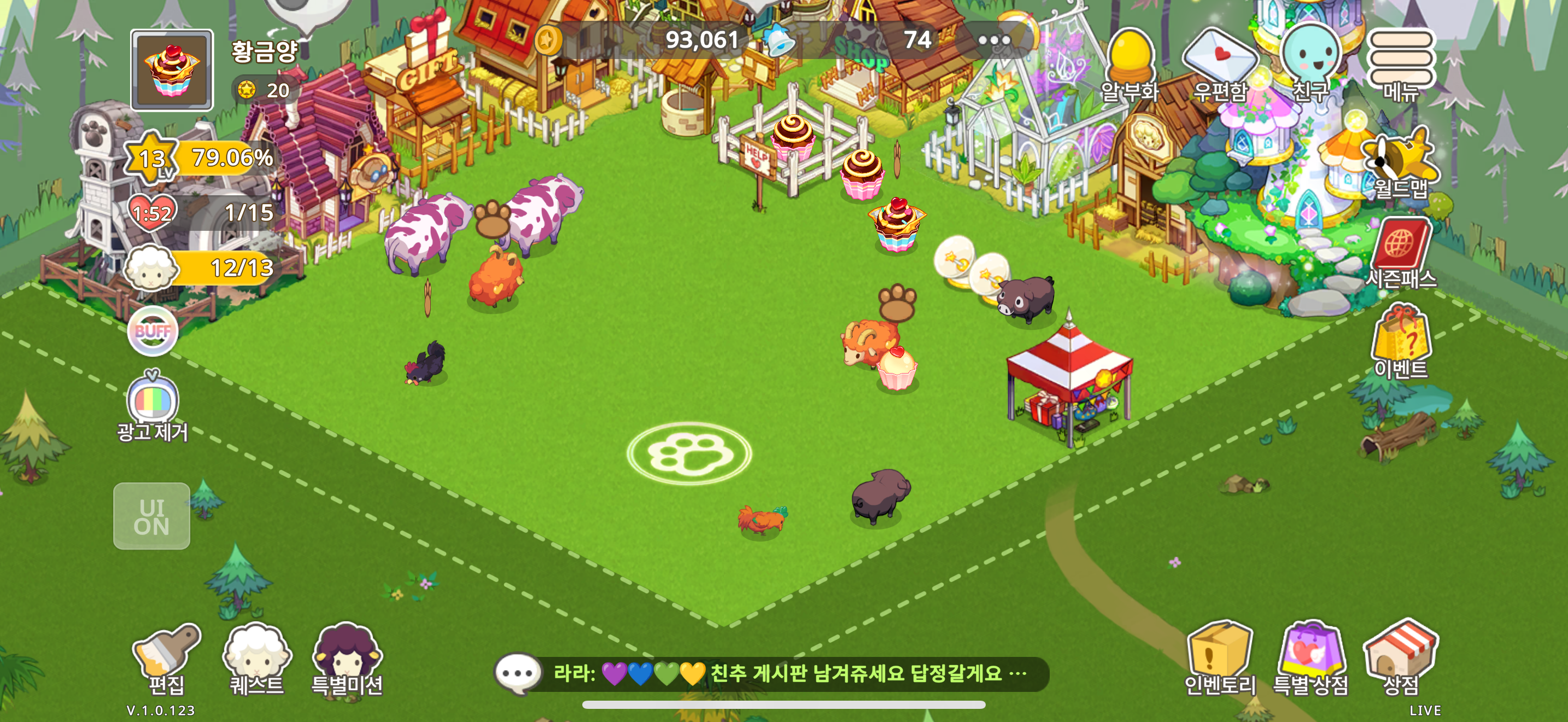Viewport: 1568px width, 722px height.
Task: Open the BUFF panel
Action: point(152,331)
